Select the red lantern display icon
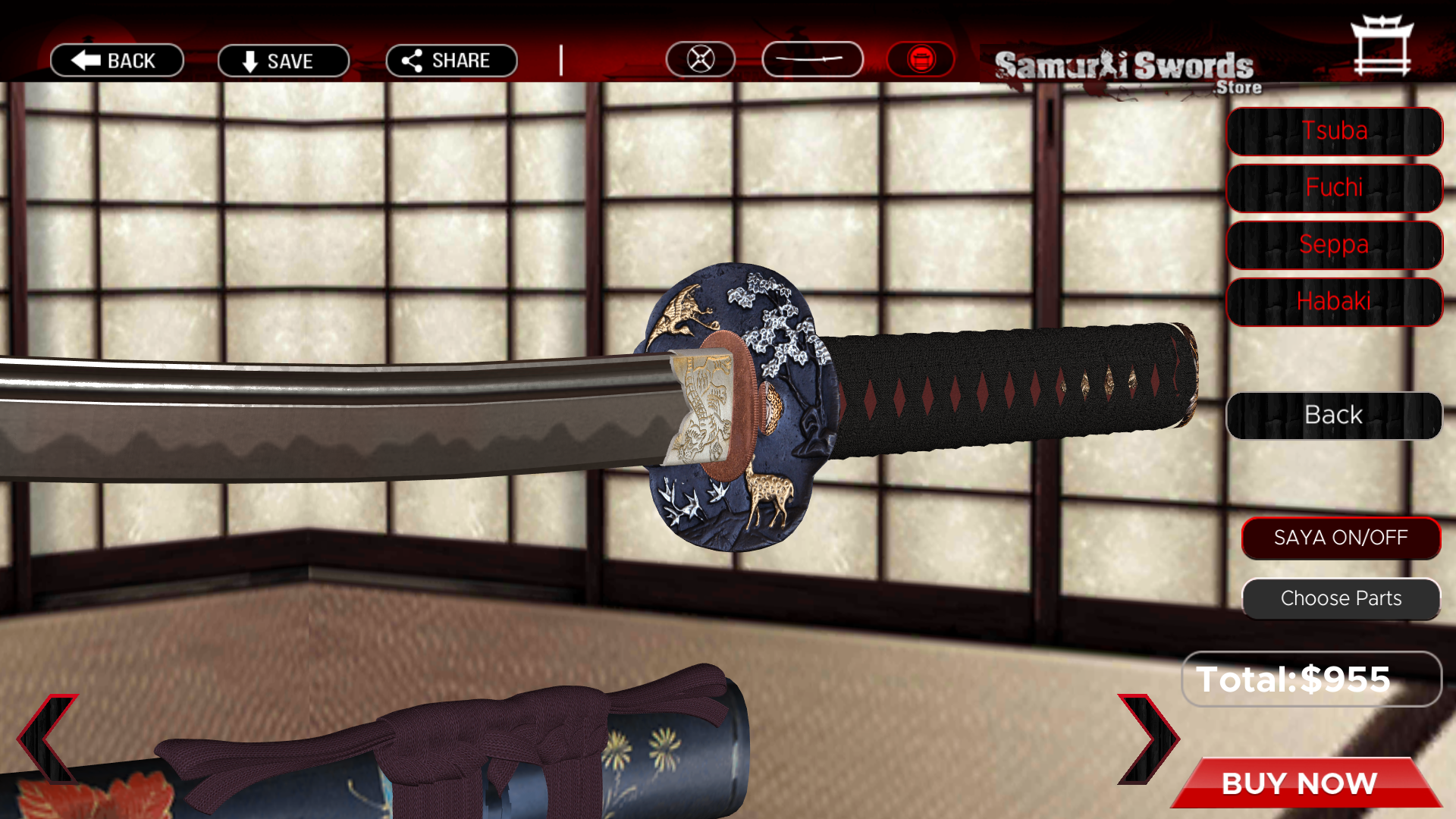 [x=919, y=58]
